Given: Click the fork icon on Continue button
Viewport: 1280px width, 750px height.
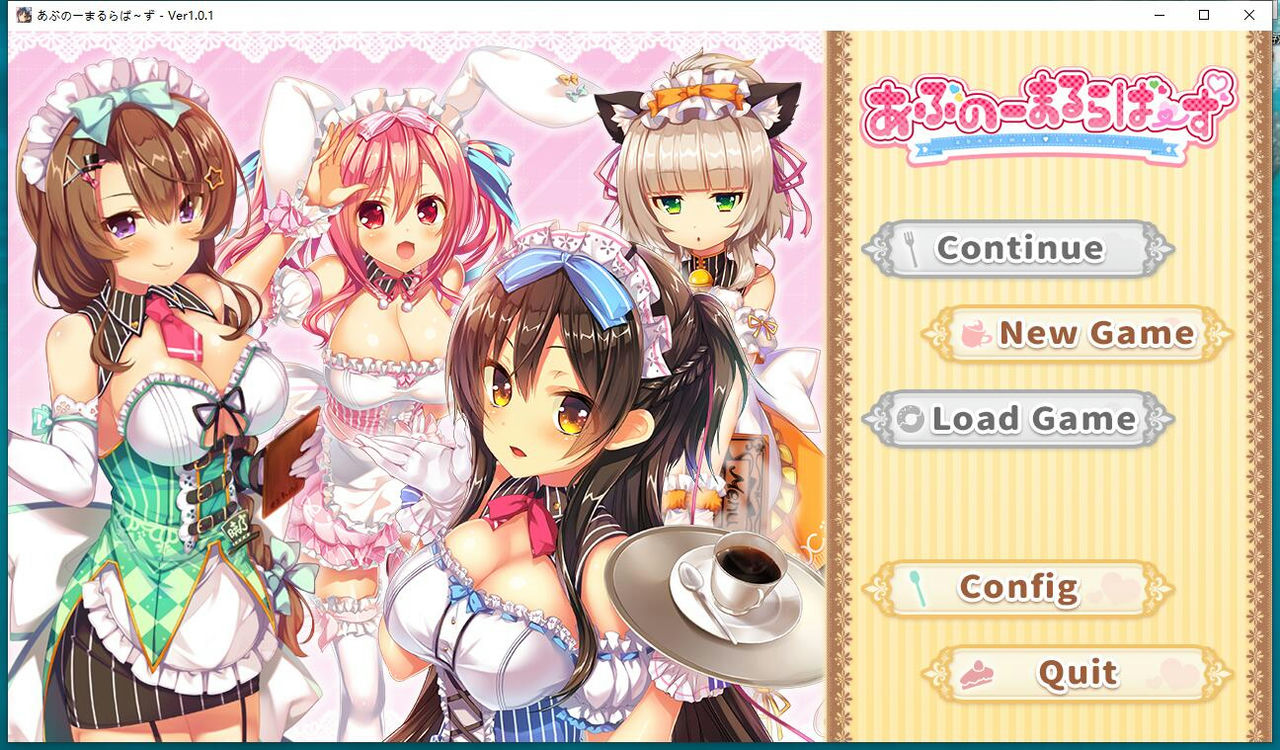Looking at the screenshot, I should coord(911,245).
